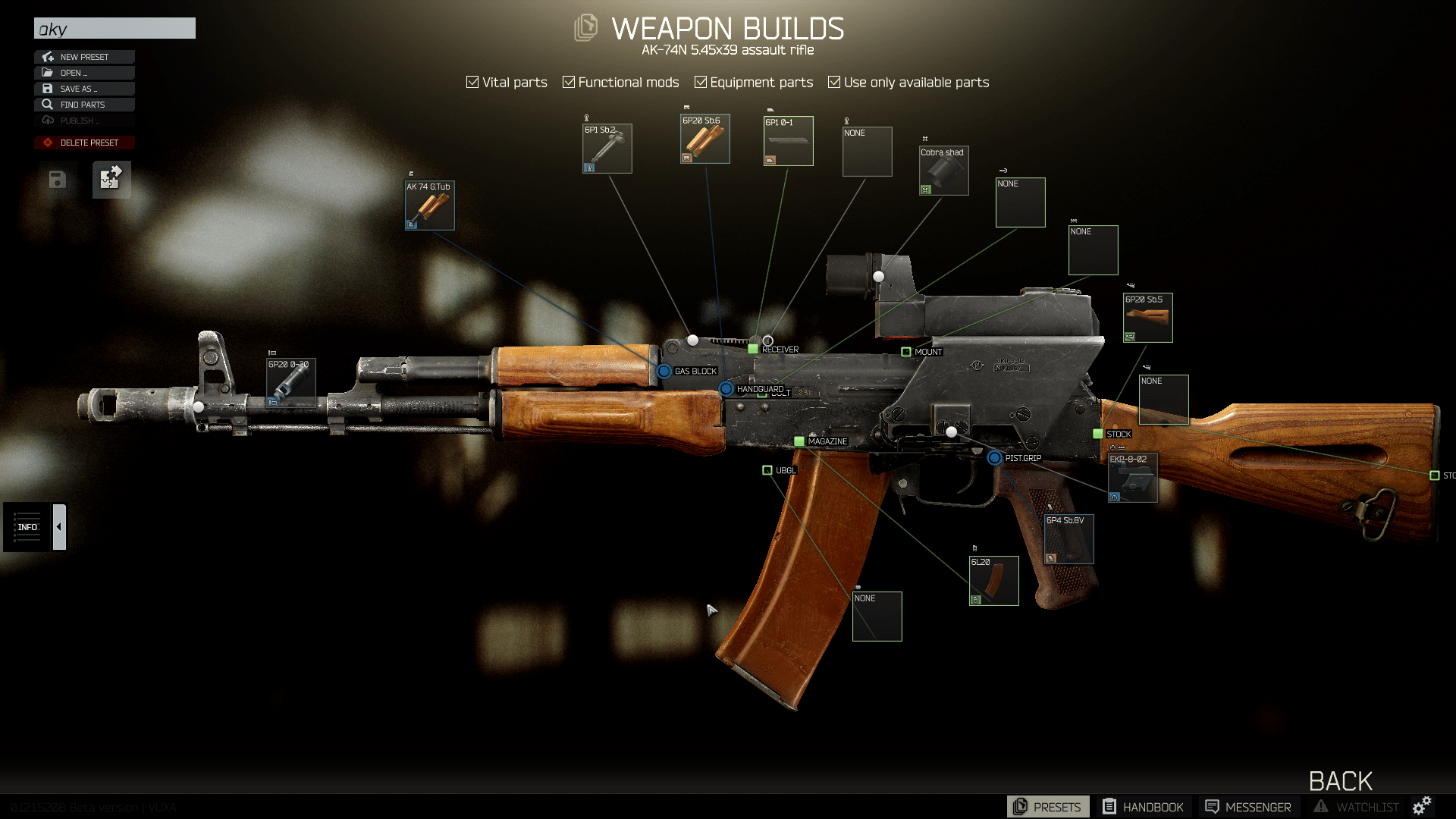Find parts for this build
This screenshot has width=1456, height=819.
coord(84,105)
